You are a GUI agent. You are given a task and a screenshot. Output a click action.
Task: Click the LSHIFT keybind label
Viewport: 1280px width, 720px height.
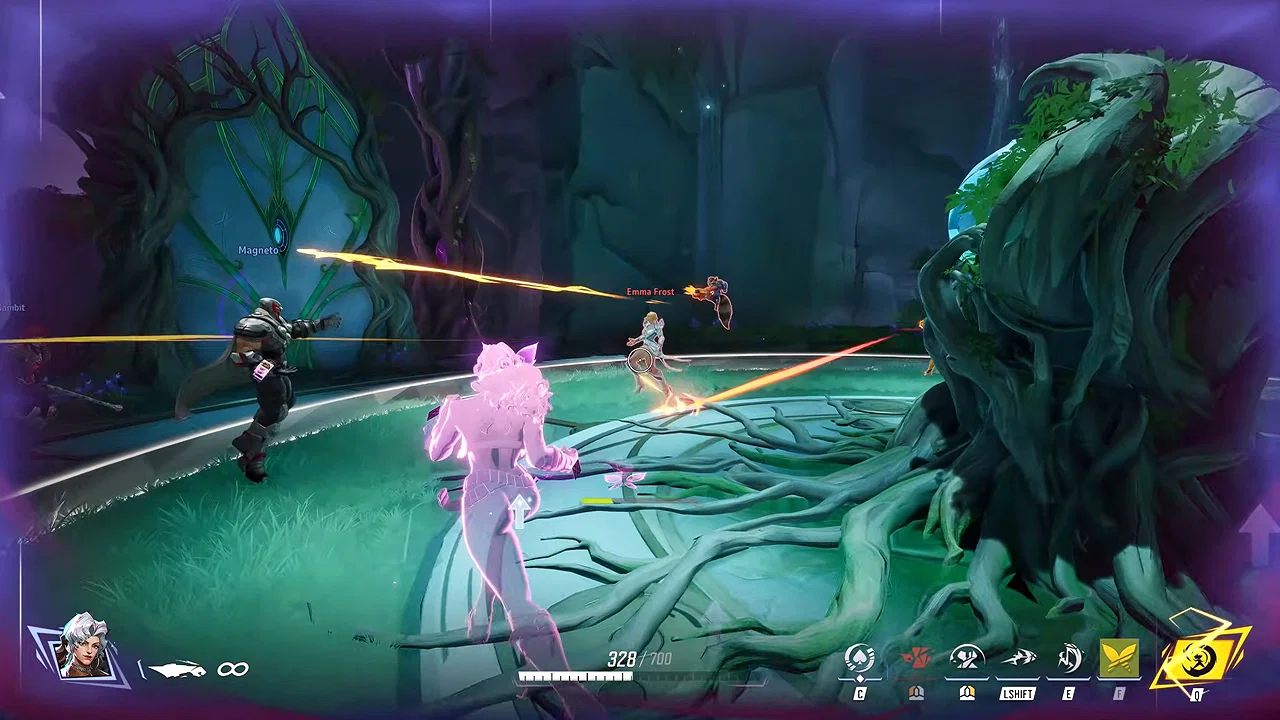pyautogui.click(x=1016, y=693)
